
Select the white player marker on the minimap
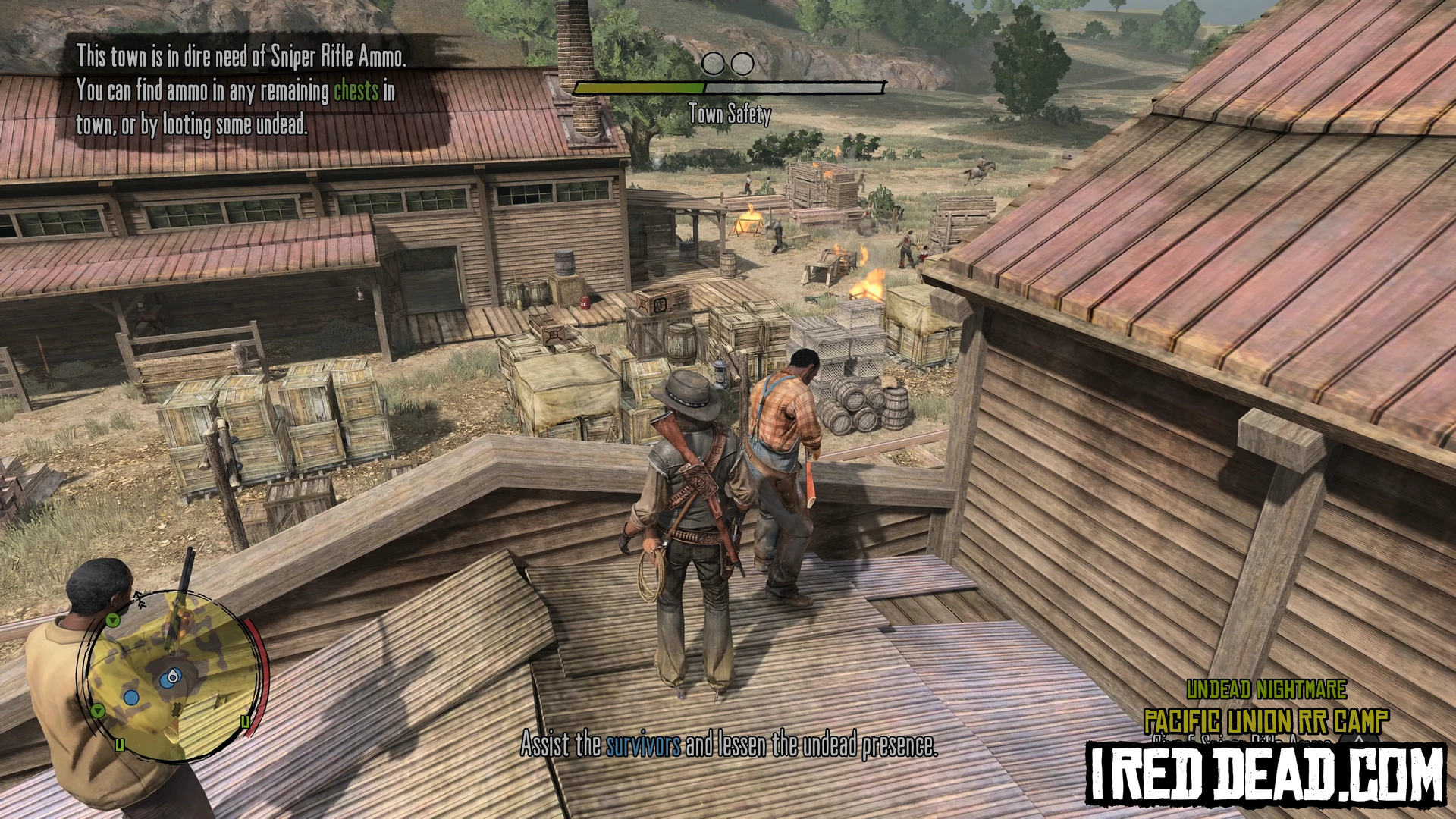174,676
